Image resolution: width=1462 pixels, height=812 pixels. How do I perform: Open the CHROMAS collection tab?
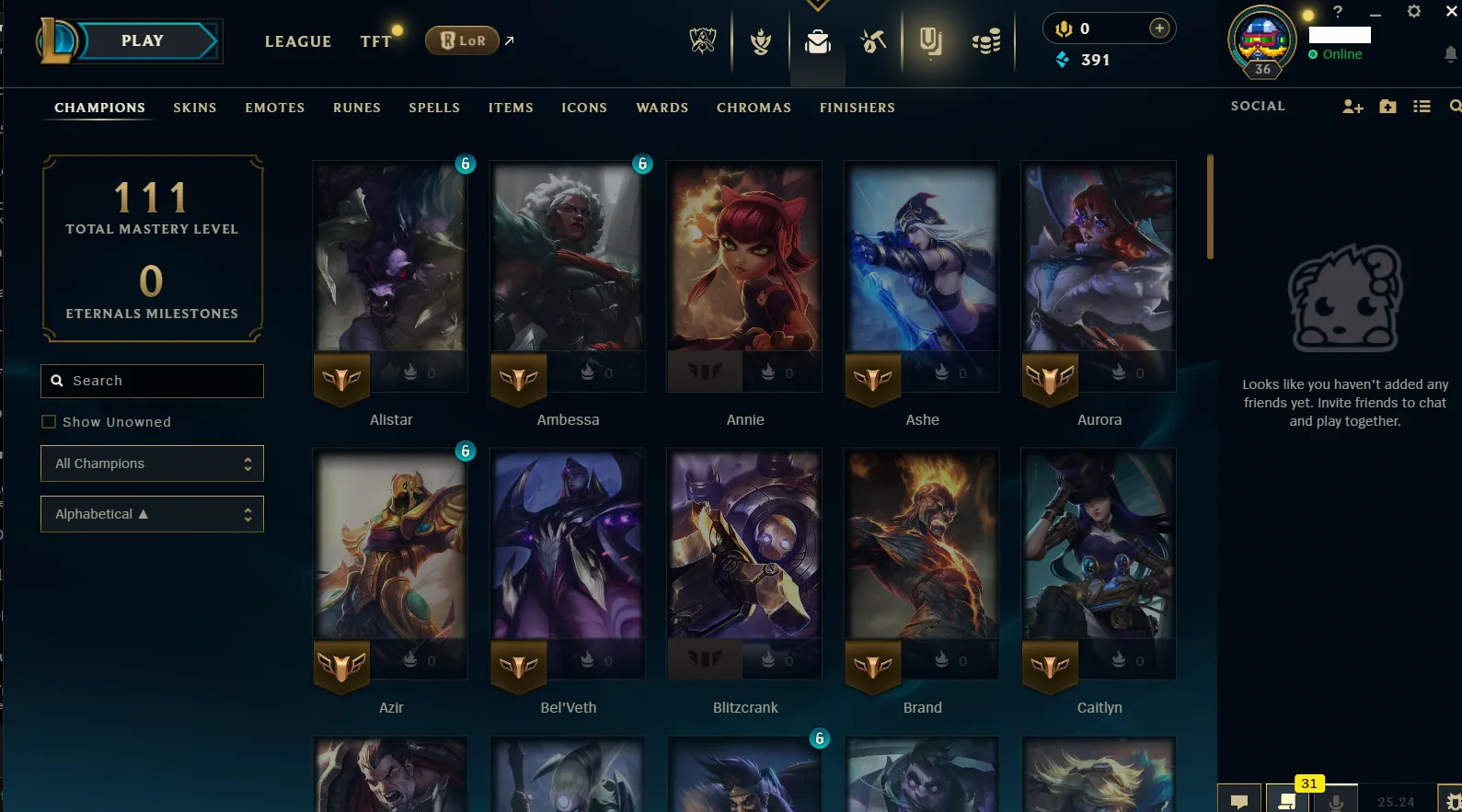[x=754, y=108]
